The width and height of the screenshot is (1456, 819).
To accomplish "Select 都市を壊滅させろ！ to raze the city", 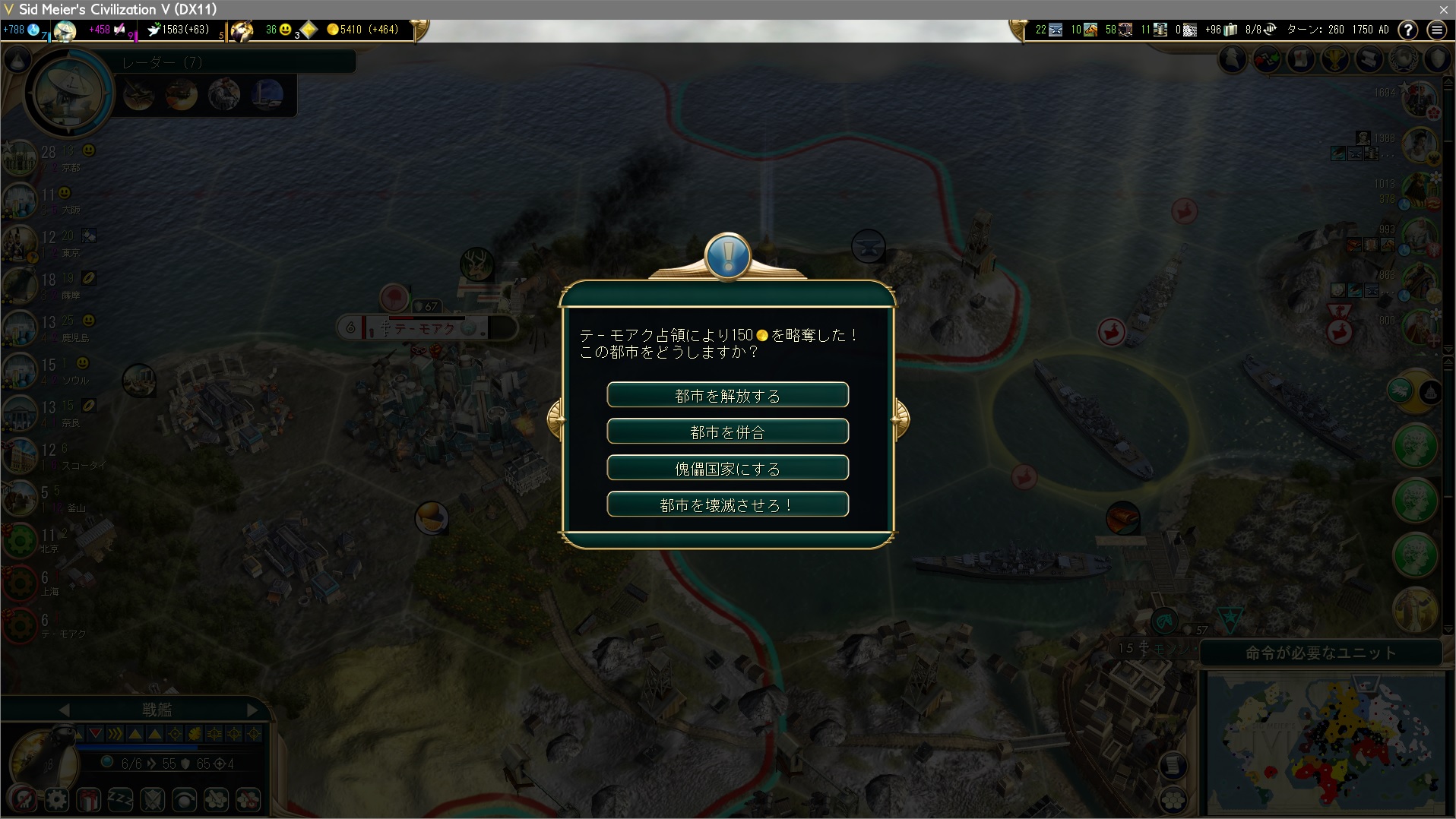I will 727,504.
